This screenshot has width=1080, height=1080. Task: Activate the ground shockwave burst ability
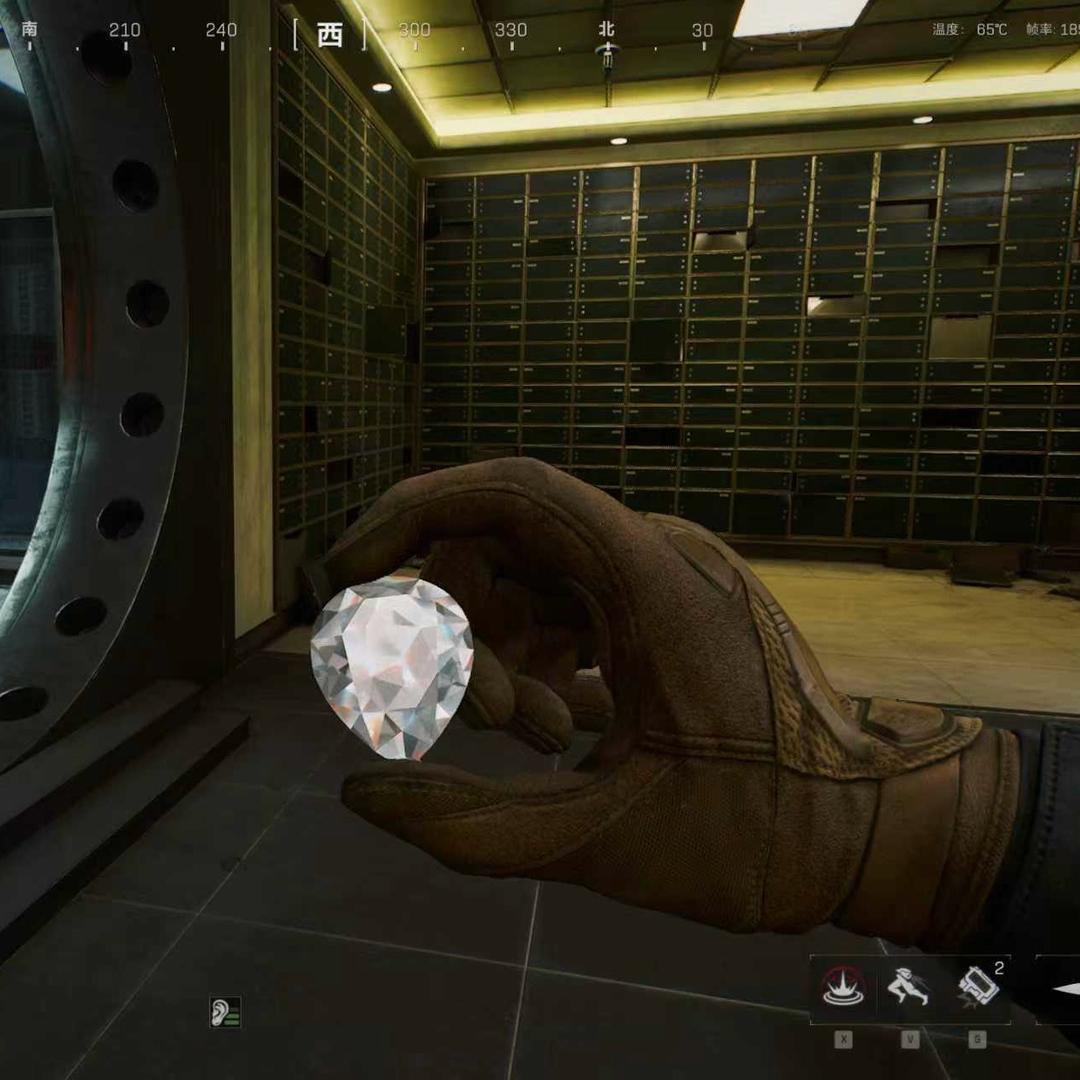tap(843, 989)
